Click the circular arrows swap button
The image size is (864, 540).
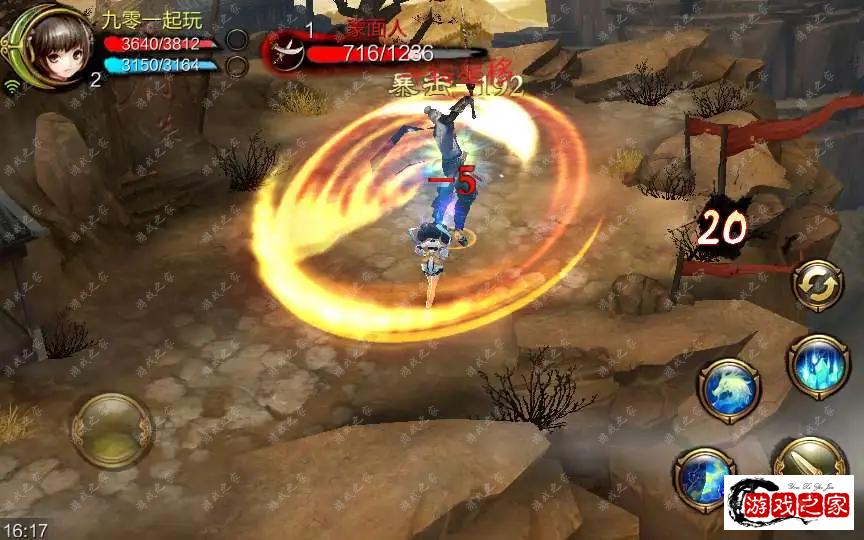tap(817, 285)
